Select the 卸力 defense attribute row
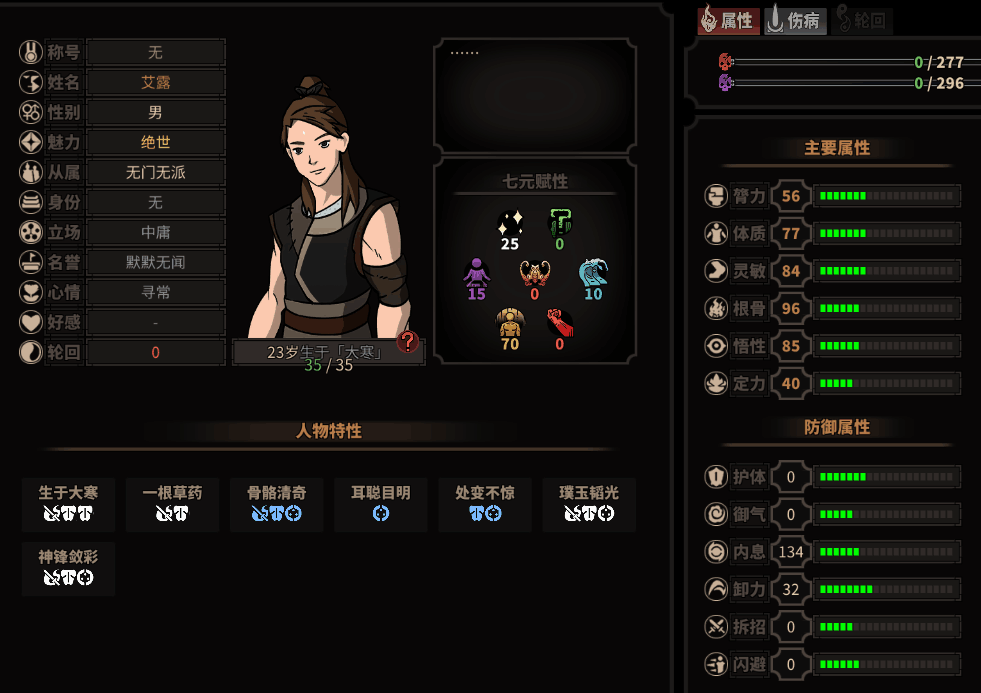Viewport: 981px width, 693px height. click(x=832, y=589)
